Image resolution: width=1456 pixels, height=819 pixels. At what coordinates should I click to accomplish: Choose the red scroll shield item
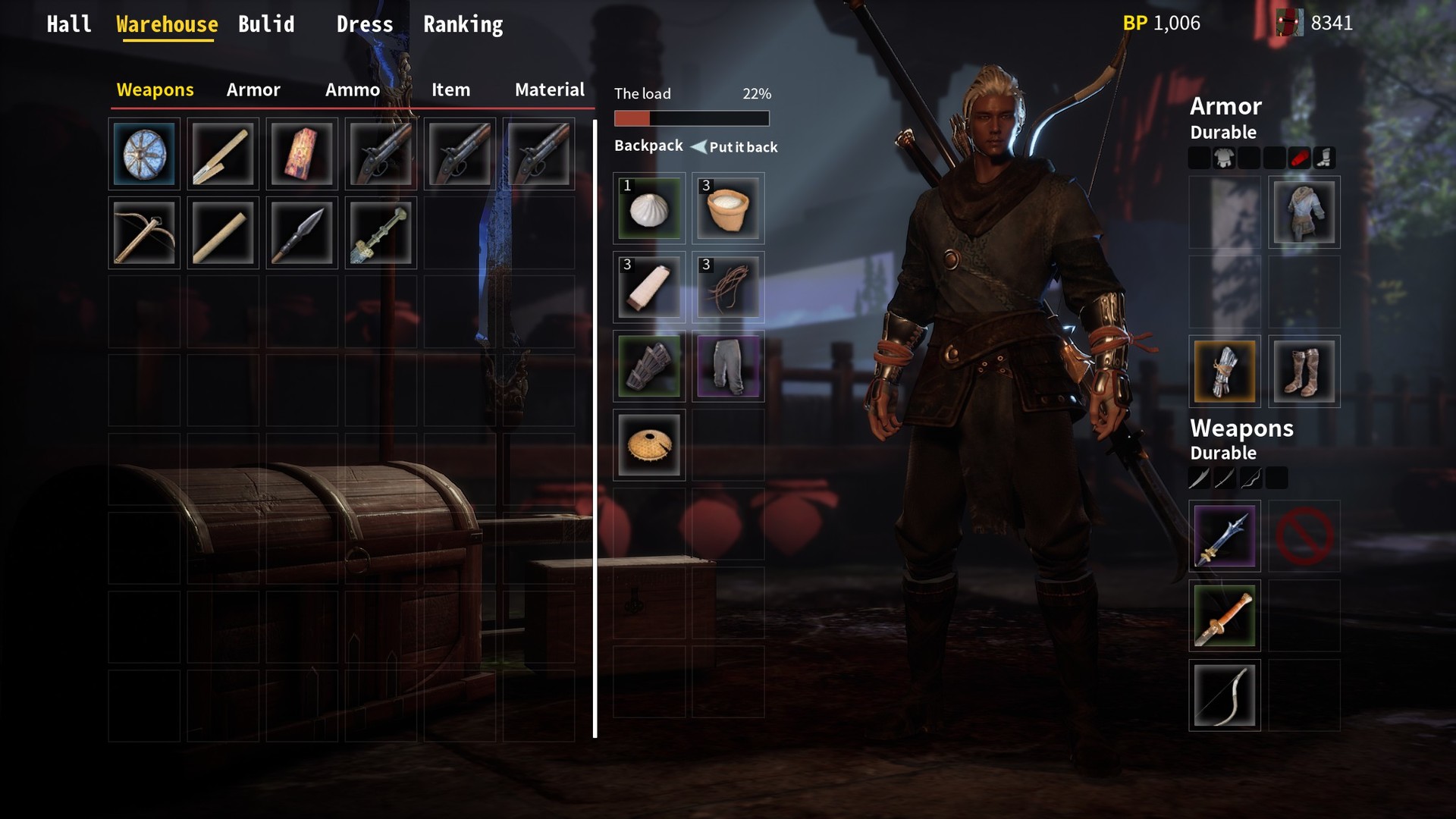click(x=302, y=154)
